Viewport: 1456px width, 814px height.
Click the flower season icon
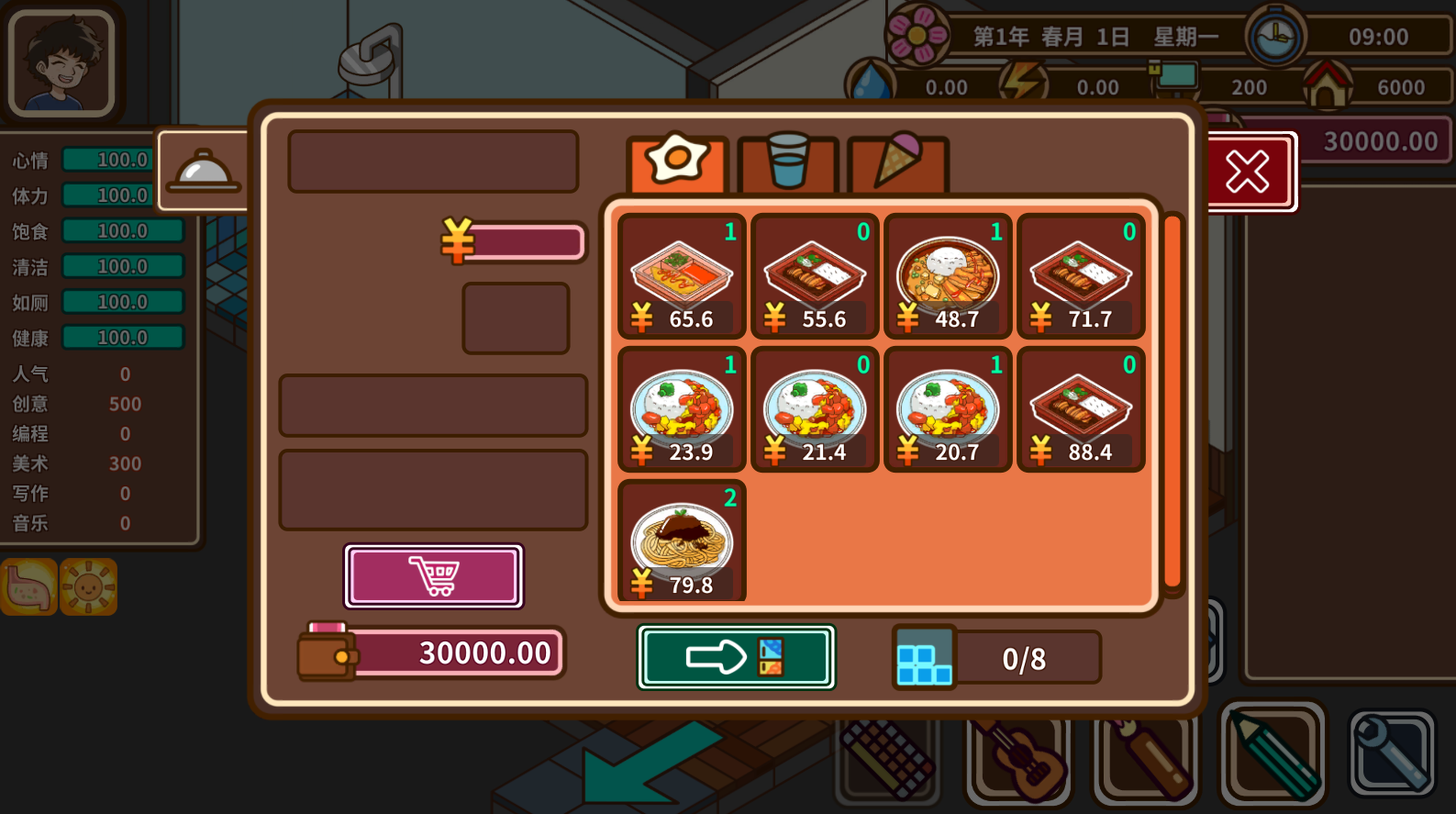[x=917, y=36]
